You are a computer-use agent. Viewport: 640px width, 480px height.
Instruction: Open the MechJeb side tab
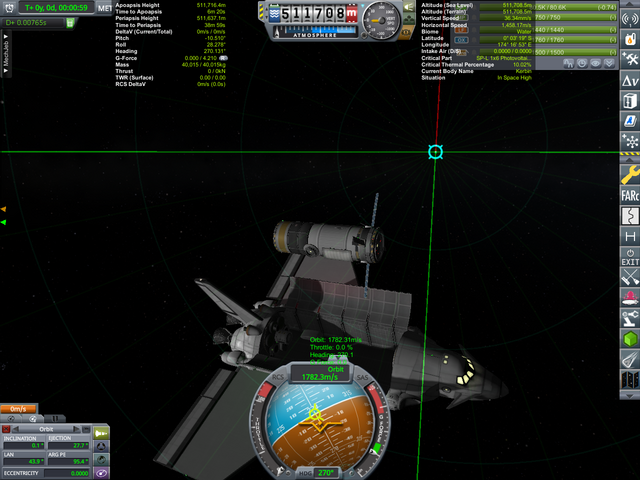(7, 43)
